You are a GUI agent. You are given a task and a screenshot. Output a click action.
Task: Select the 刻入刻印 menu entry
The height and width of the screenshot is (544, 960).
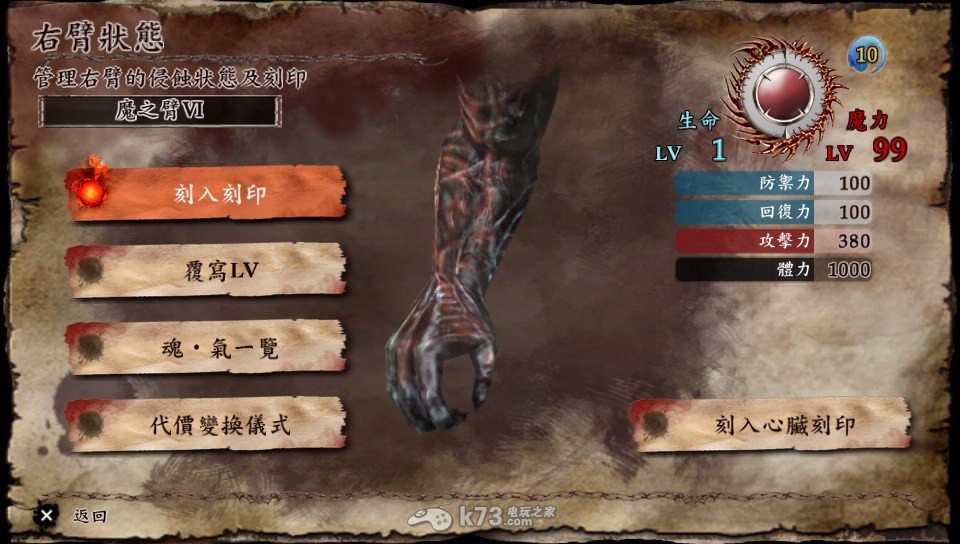pyautogui.click(x=207, y=193)
